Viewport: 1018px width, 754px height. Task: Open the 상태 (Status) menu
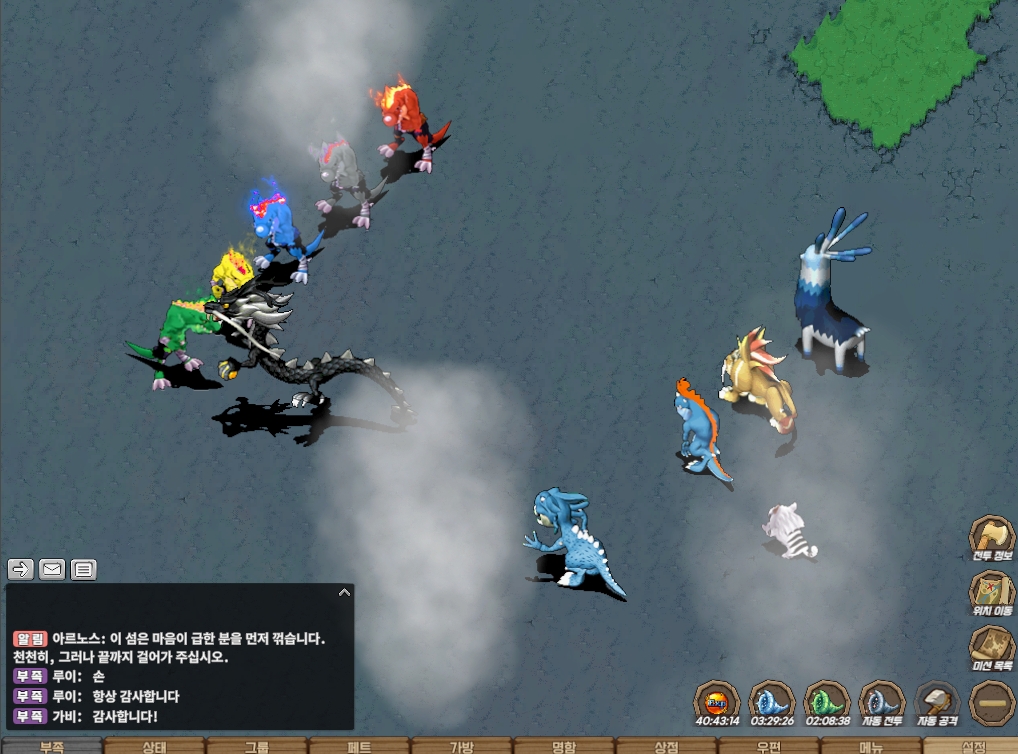pos(154,746)
